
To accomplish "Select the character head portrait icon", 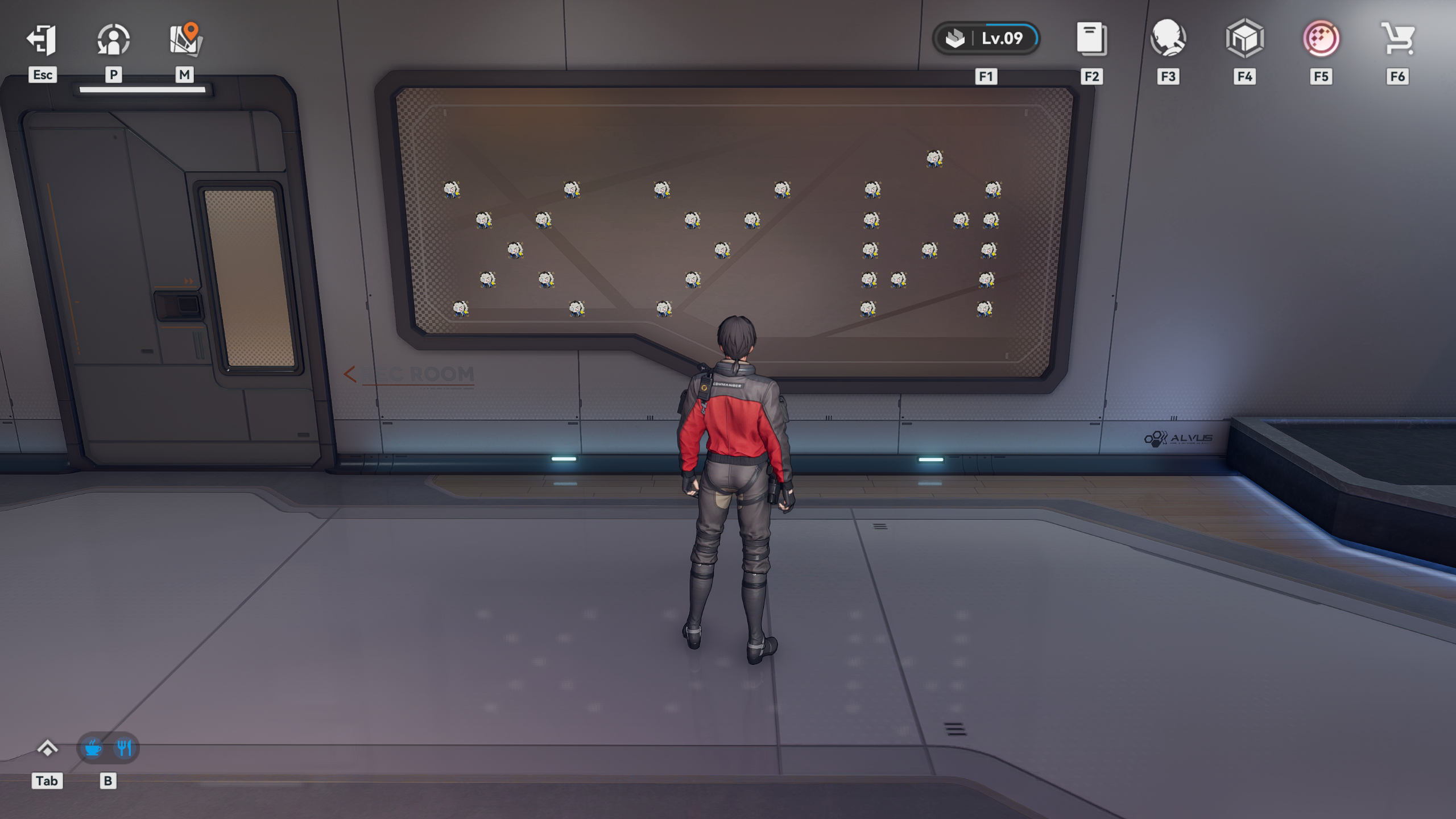I will click(x=1168, y=39).
